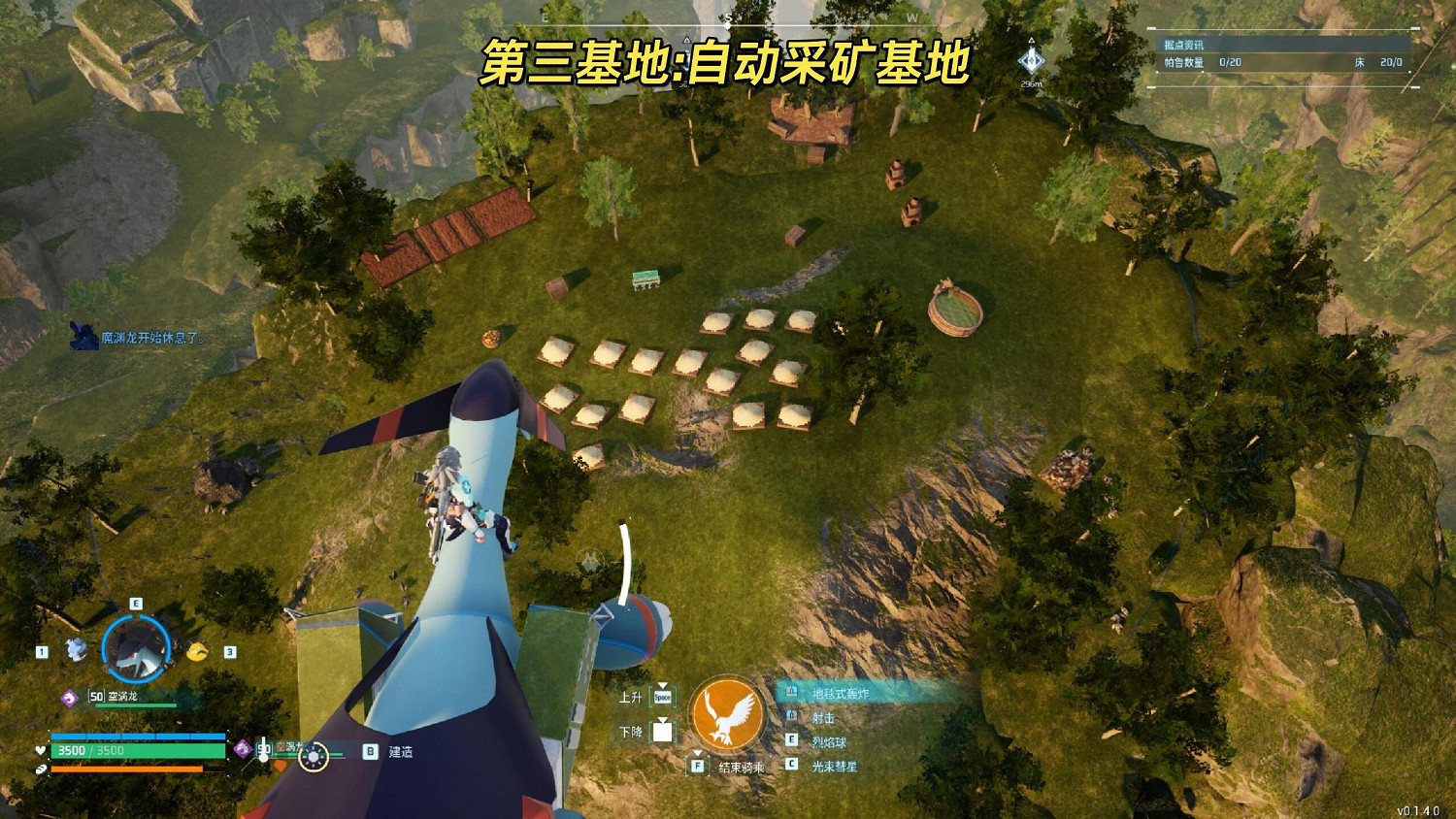
Task: Select the yellow Pal icon in slot 3
Action: (198, 652)
